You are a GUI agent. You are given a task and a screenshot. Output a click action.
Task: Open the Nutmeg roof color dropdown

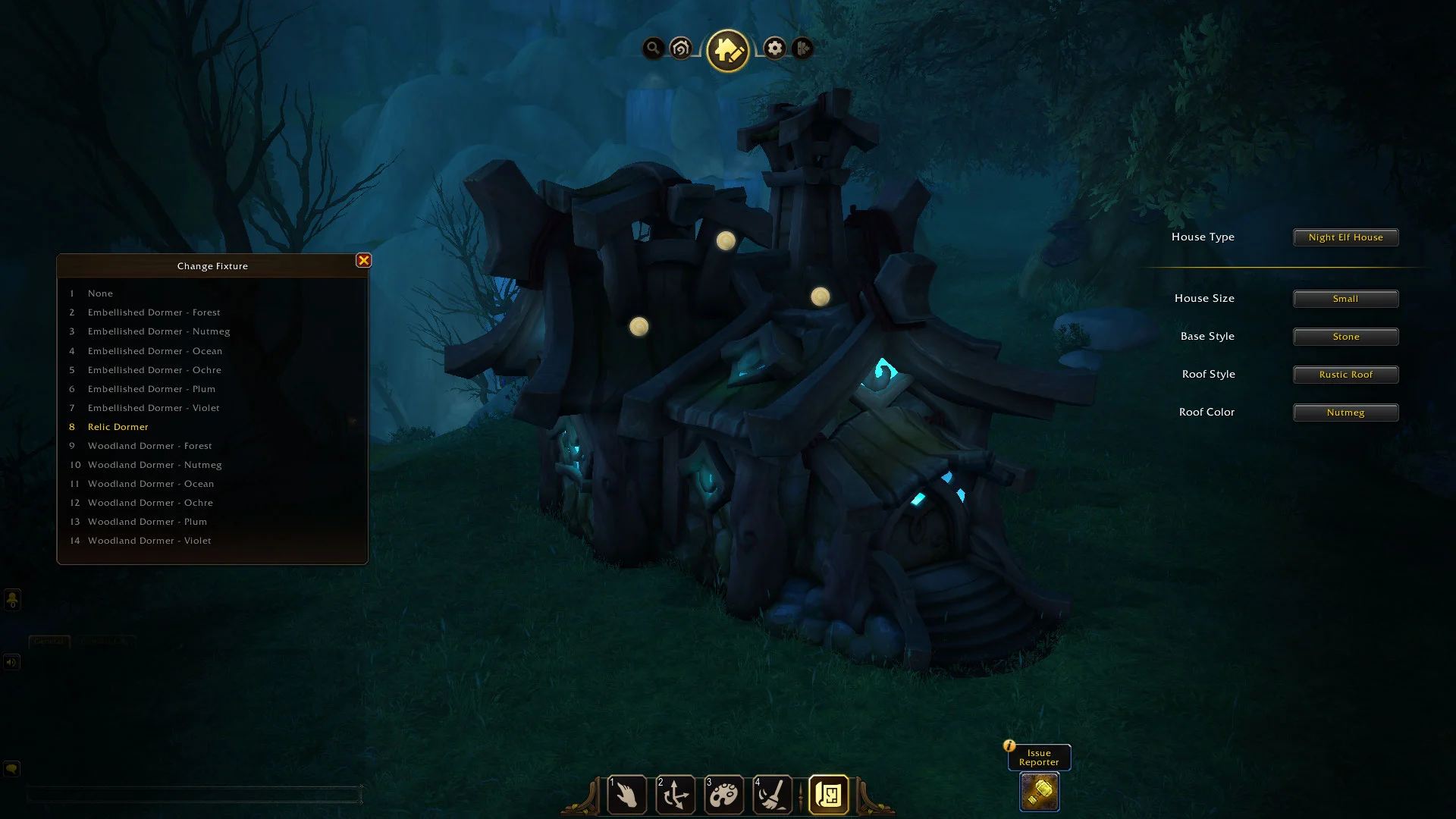(1345, 413)
